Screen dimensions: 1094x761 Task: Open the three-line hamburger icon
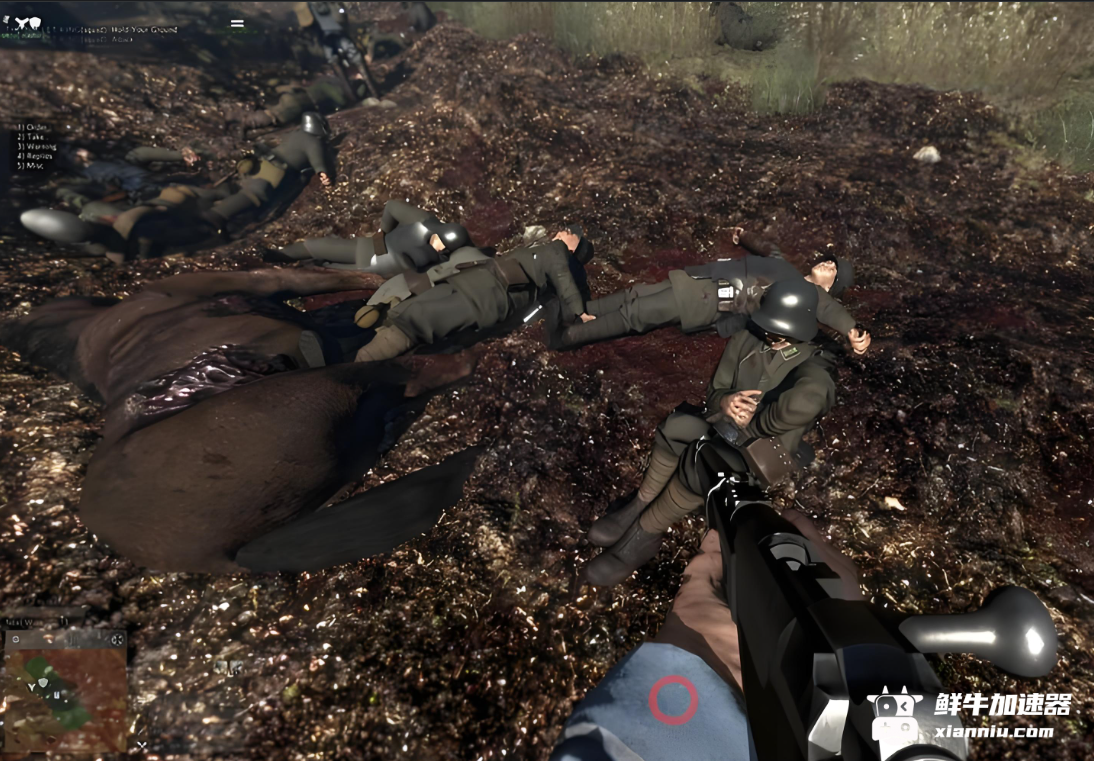pos(237,23)
